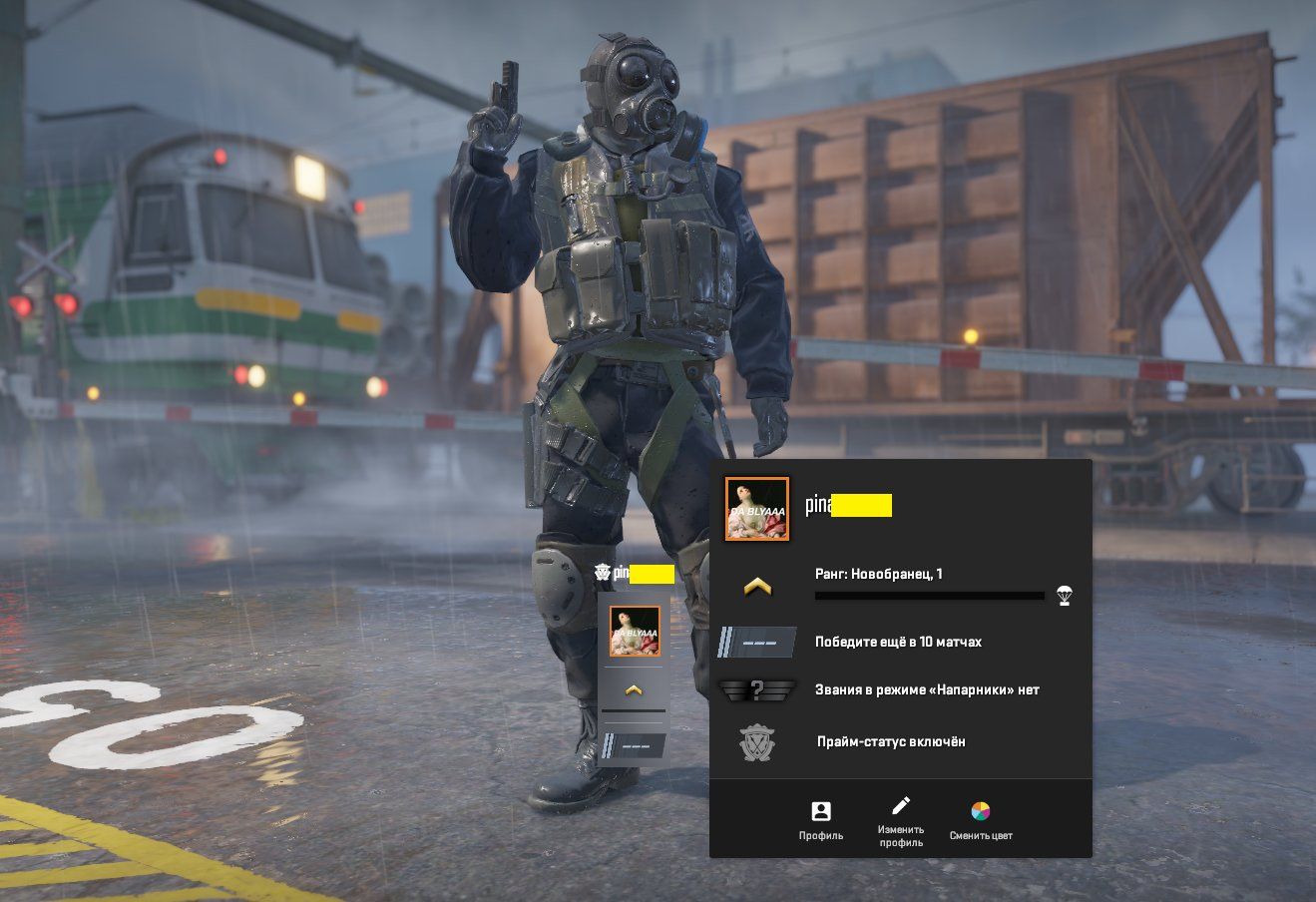The height and width of the screenshot is (902, 1316).
Task: Click Изменить профиль pencil button
Action: coord(901,820)
